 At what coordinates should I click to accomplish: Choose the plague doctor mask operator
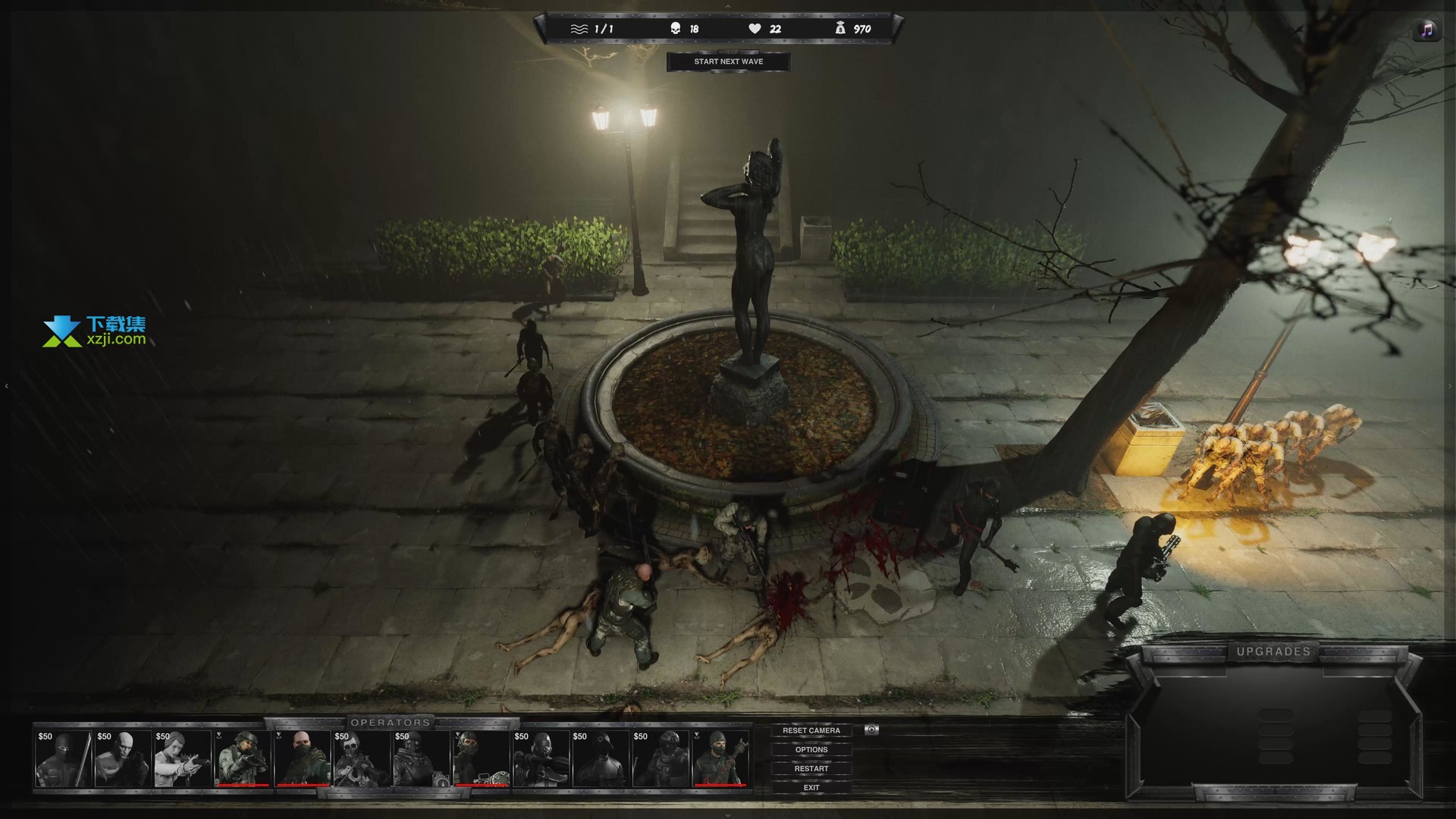pos(601,758)
